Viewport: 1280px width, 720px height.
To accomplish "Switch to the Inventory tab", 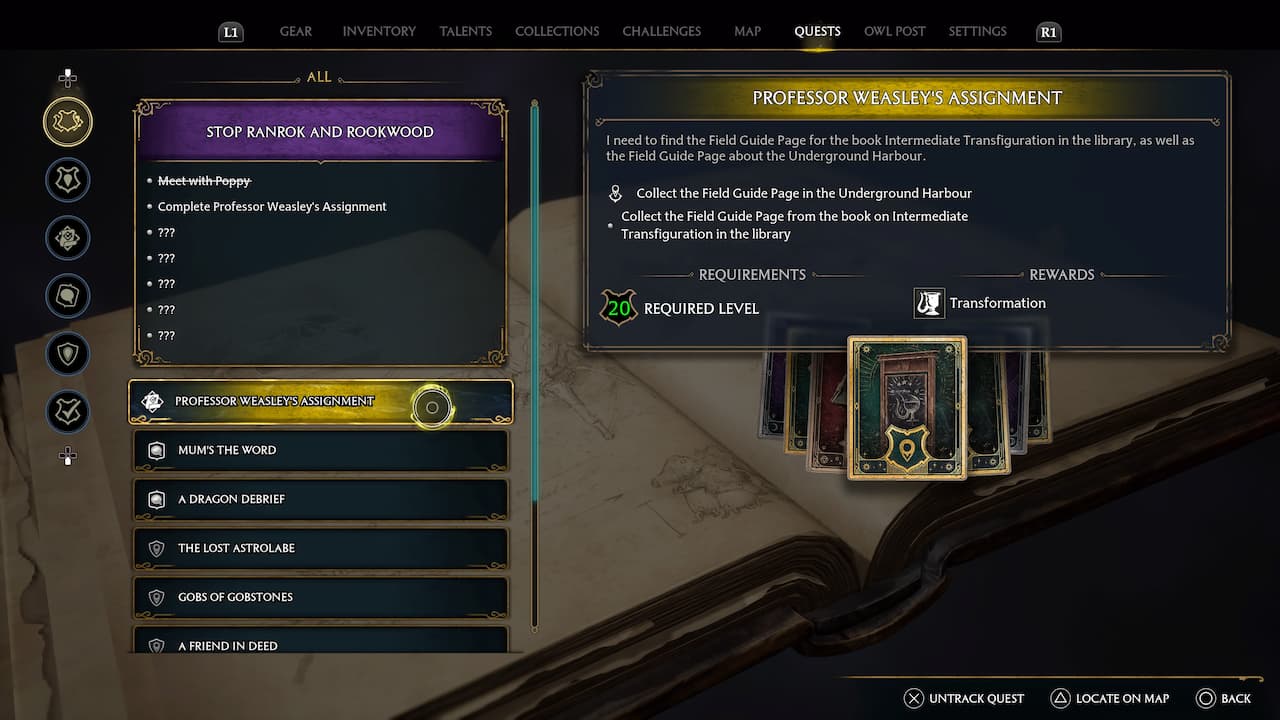I will click(x=379, y=31).
